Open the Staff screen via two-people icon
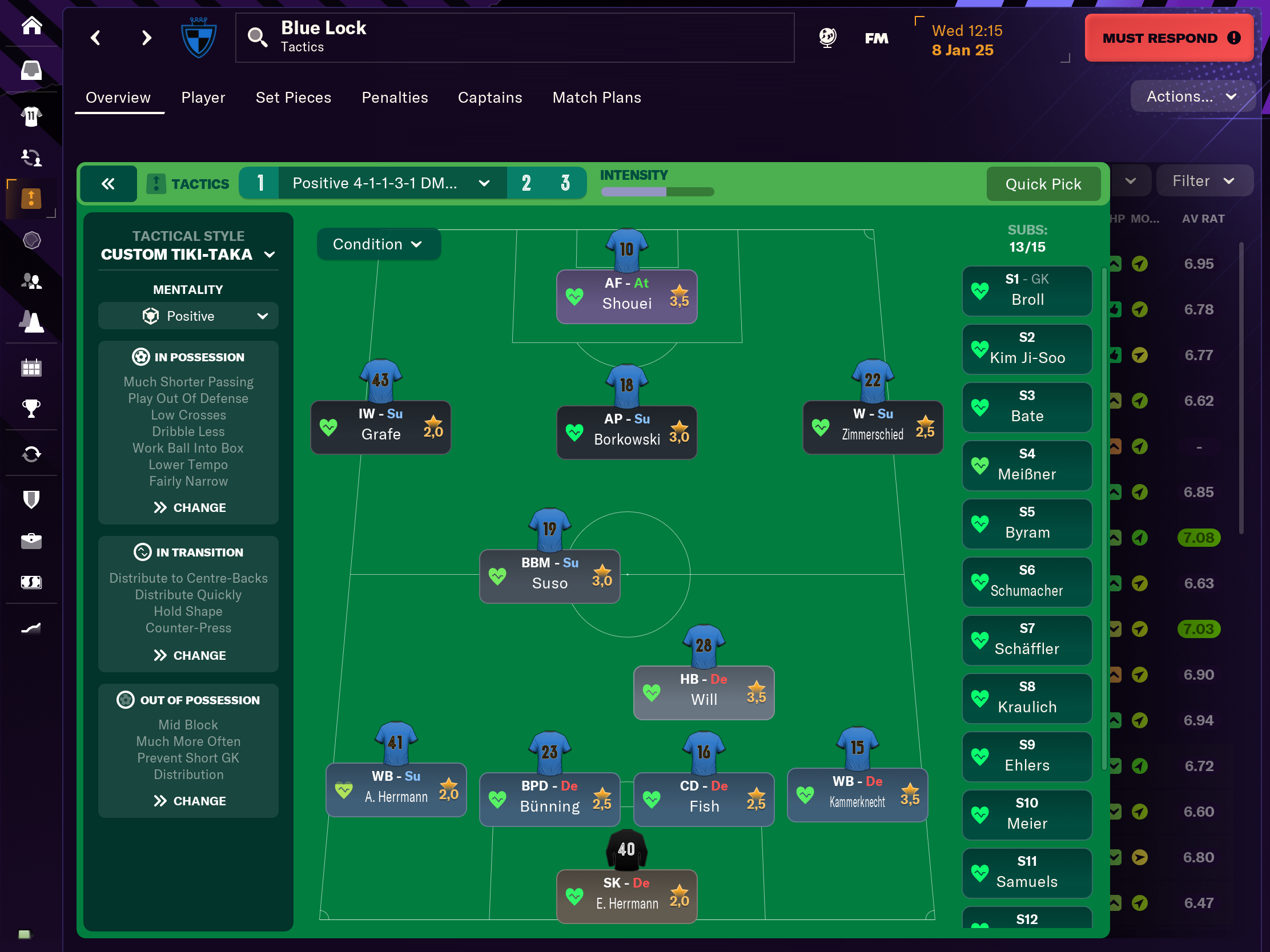 click(x=31, y=281)
